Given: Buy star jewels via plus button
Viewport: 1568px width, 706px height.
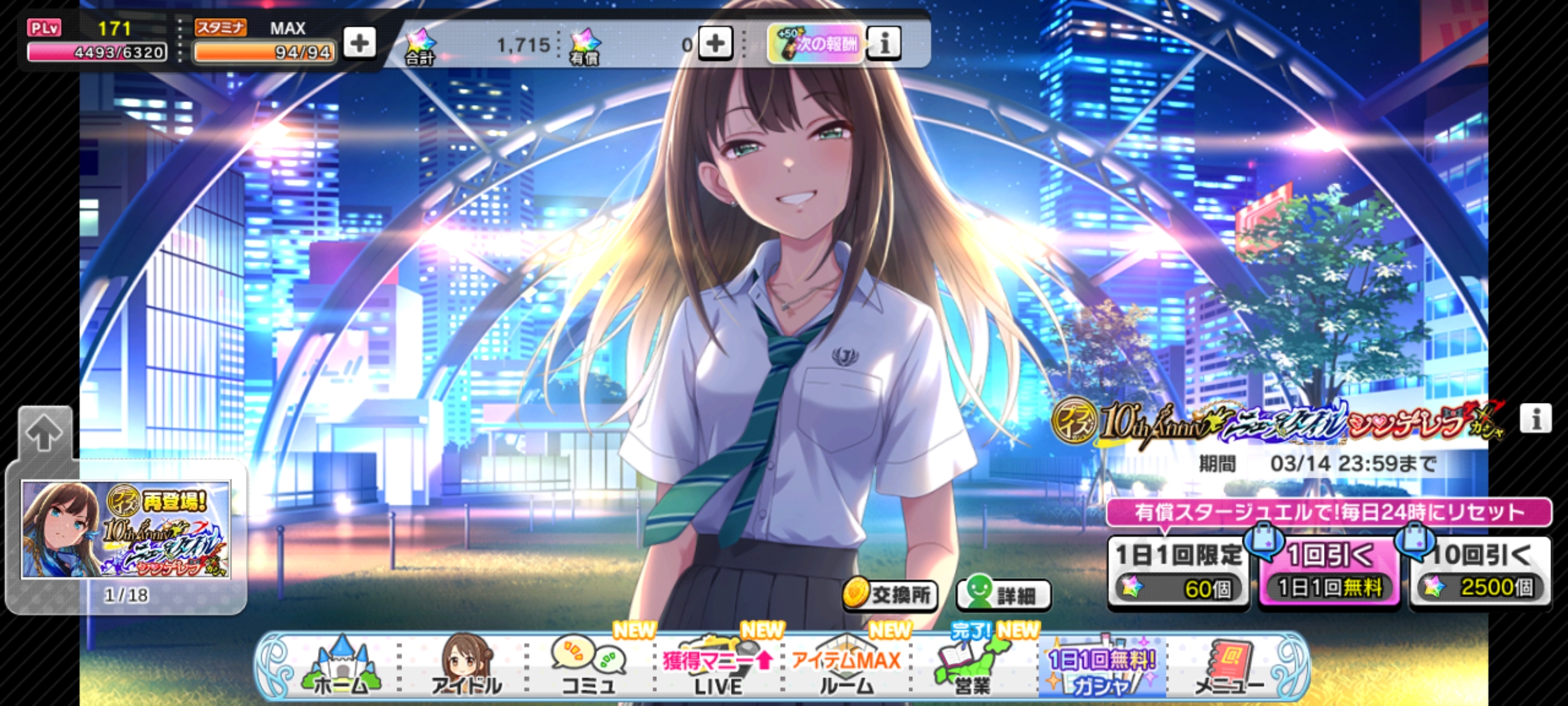Looking at the screenshot, I should (715, 44).
